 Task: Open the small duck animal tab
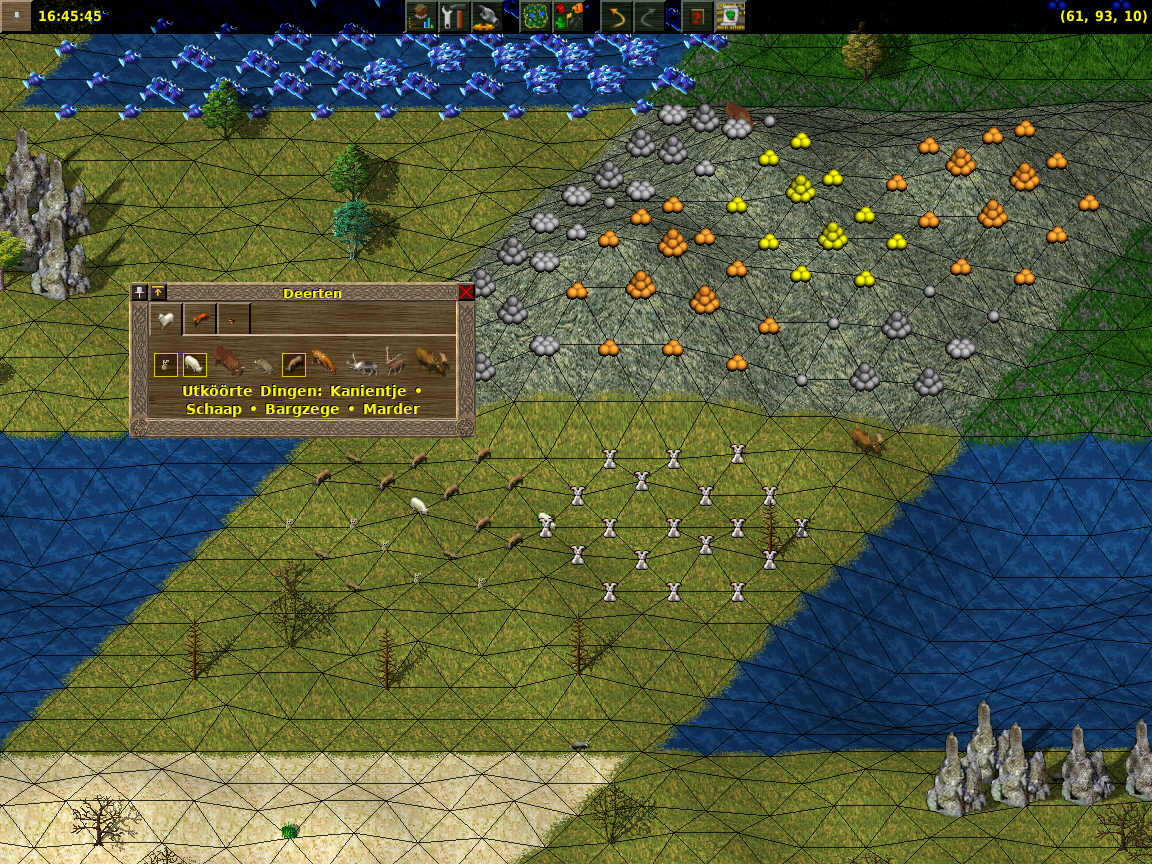[x=234, y=319]
